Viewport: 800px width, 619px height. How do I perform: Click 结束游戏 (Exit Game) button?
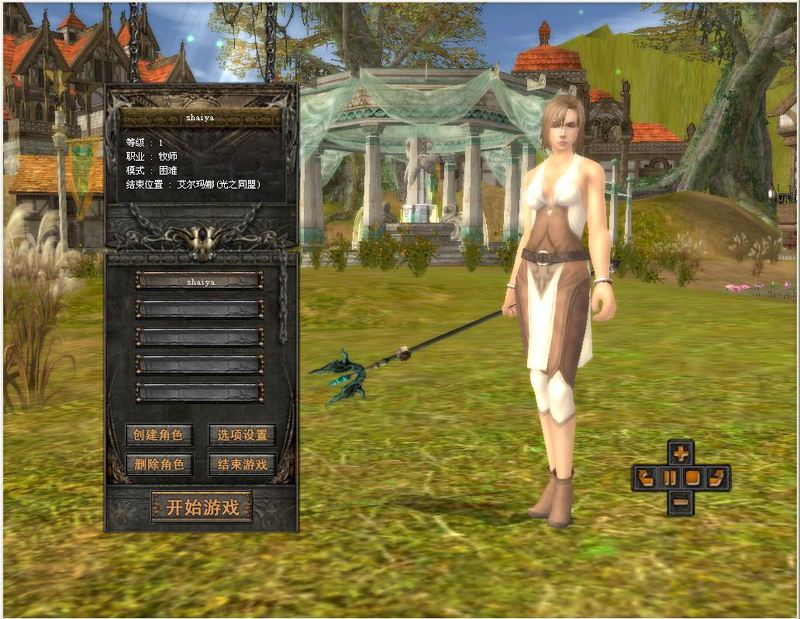242,464
